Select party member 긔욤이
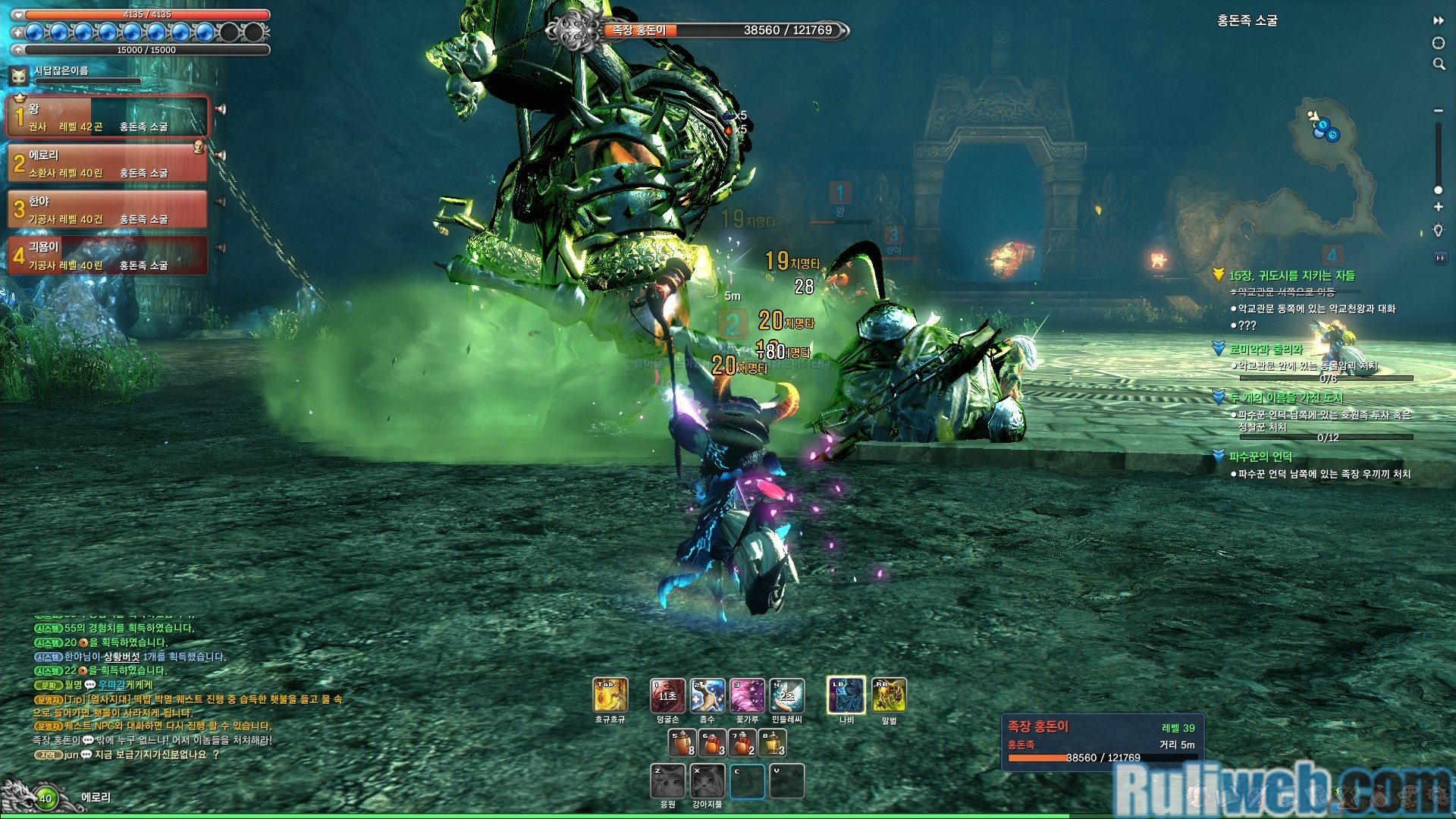1456x819 pixels. 107,256
